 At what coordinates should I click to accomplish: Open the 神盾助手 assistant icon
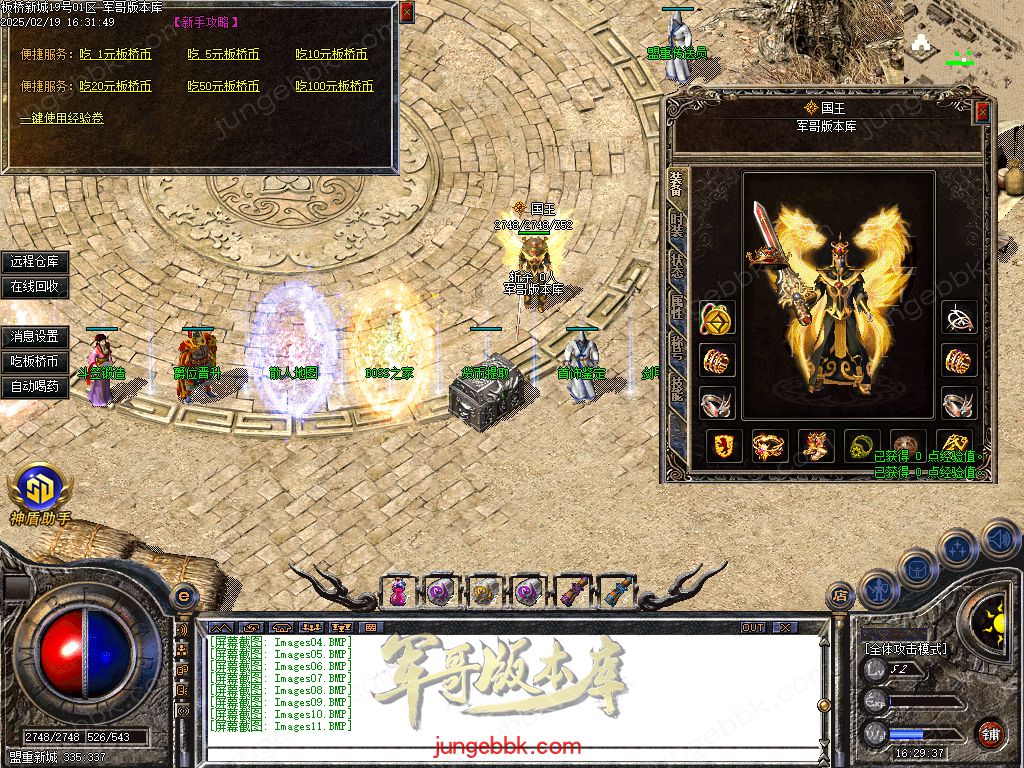coord(39,492)
